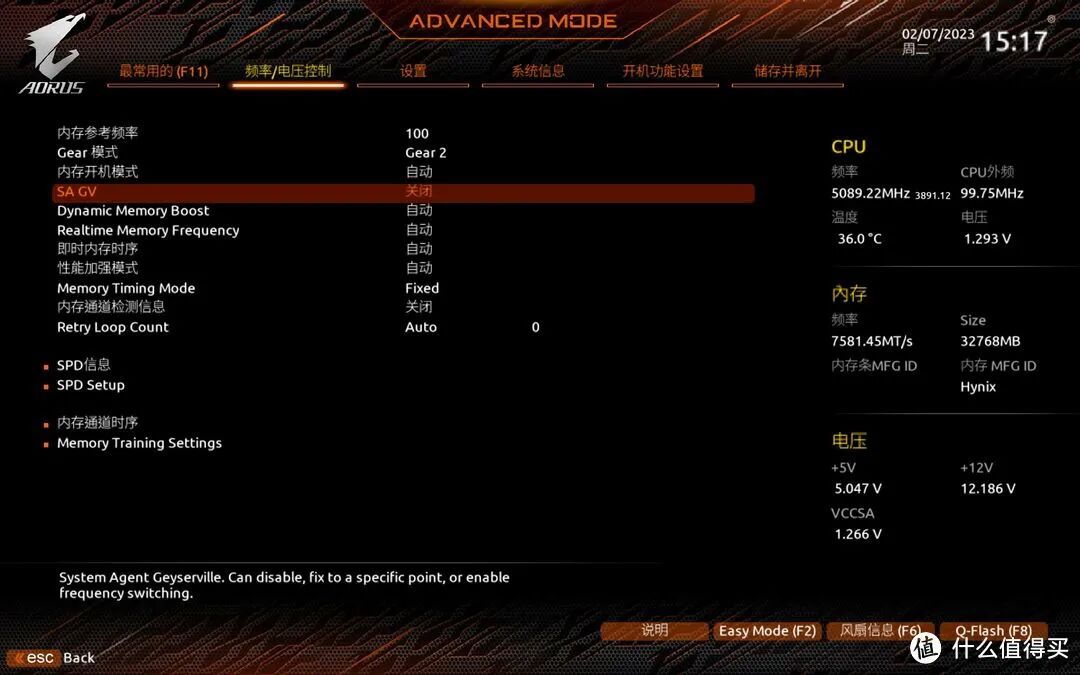Select Realtime Memory Frequency row
Screen dimensions: 1080x675
tap(148, 230)
